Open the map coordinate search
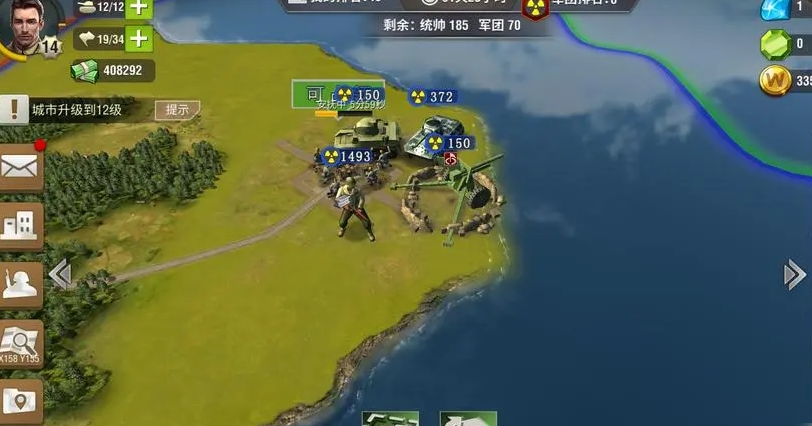Viewport: 812px width, 426px height. point(21,343)
